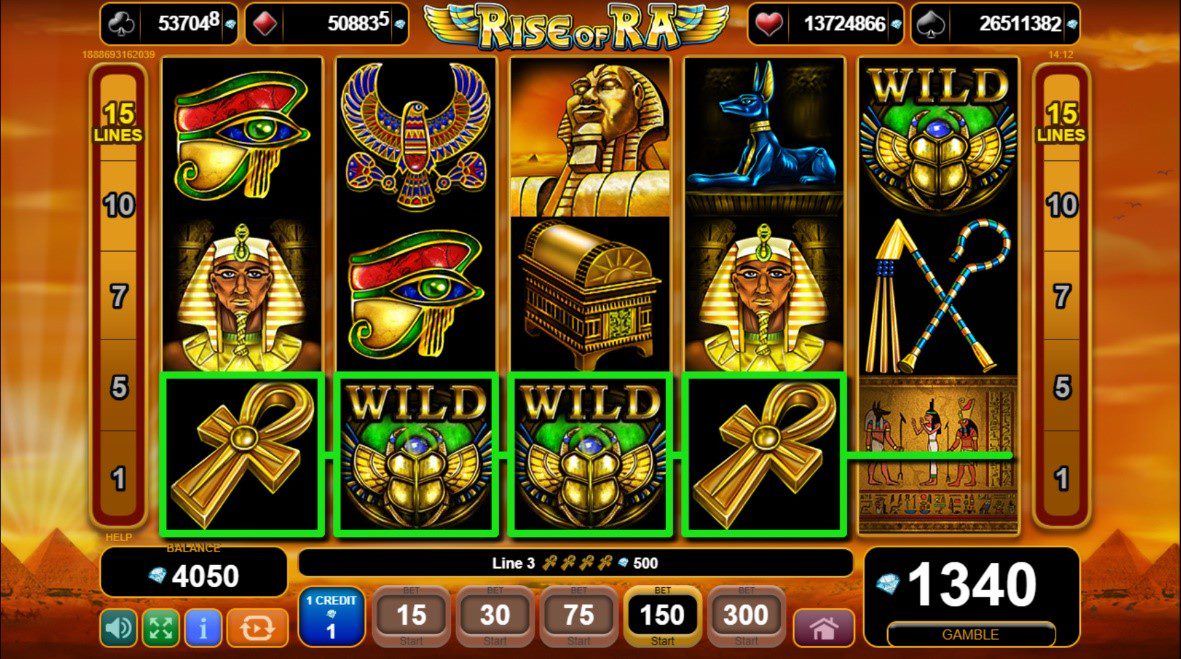Open the Help label above the balance
Viewport: 1181px width, 659px height.
tap(119, 537)
